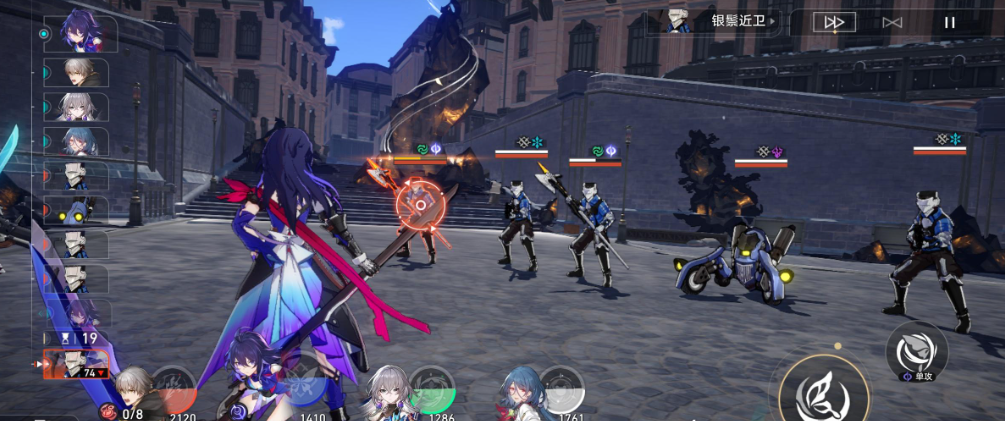Click Seele's portrait heading the turn order
Screen dimensions: 1005x421
80,33
